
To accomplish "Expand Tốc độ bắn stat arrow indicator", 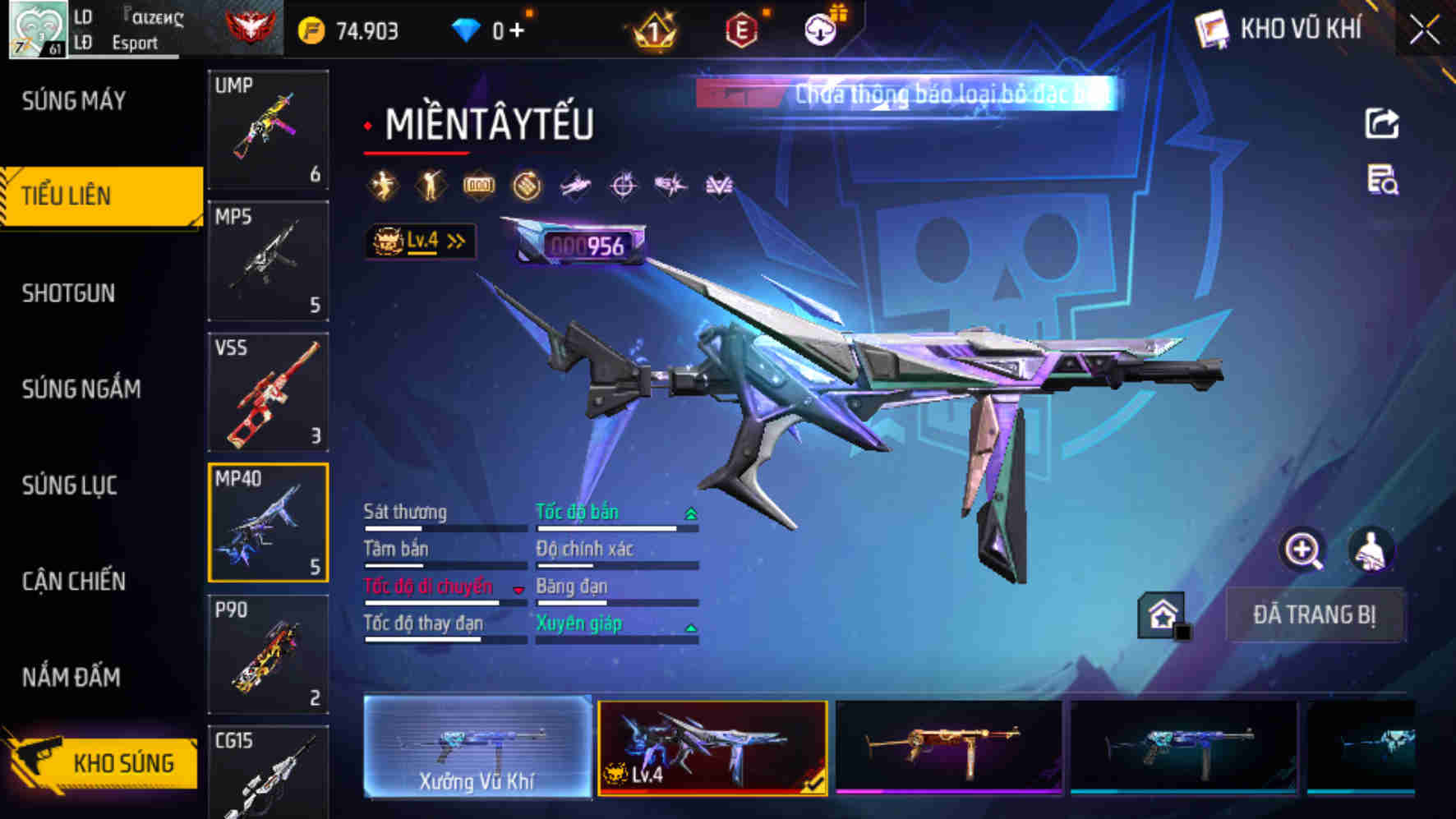I will click(x=689, y=512).
